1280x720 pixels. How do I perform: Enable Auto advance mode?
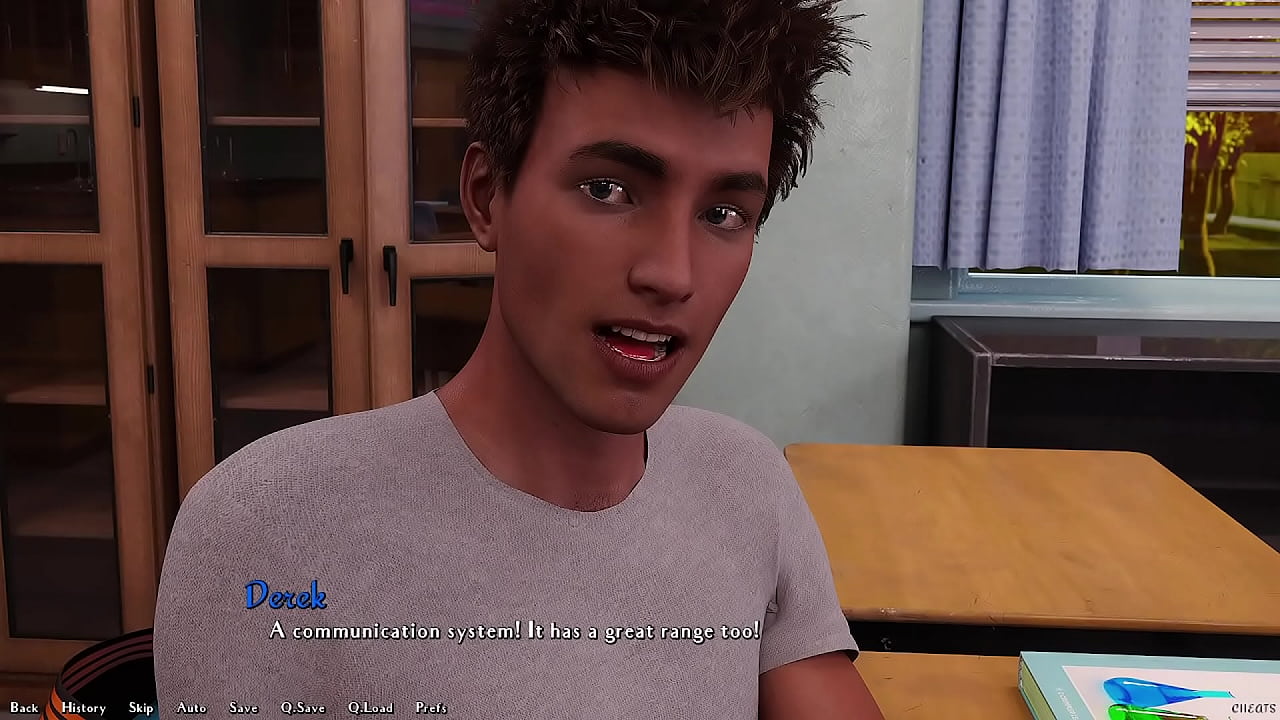pos(191,707)
